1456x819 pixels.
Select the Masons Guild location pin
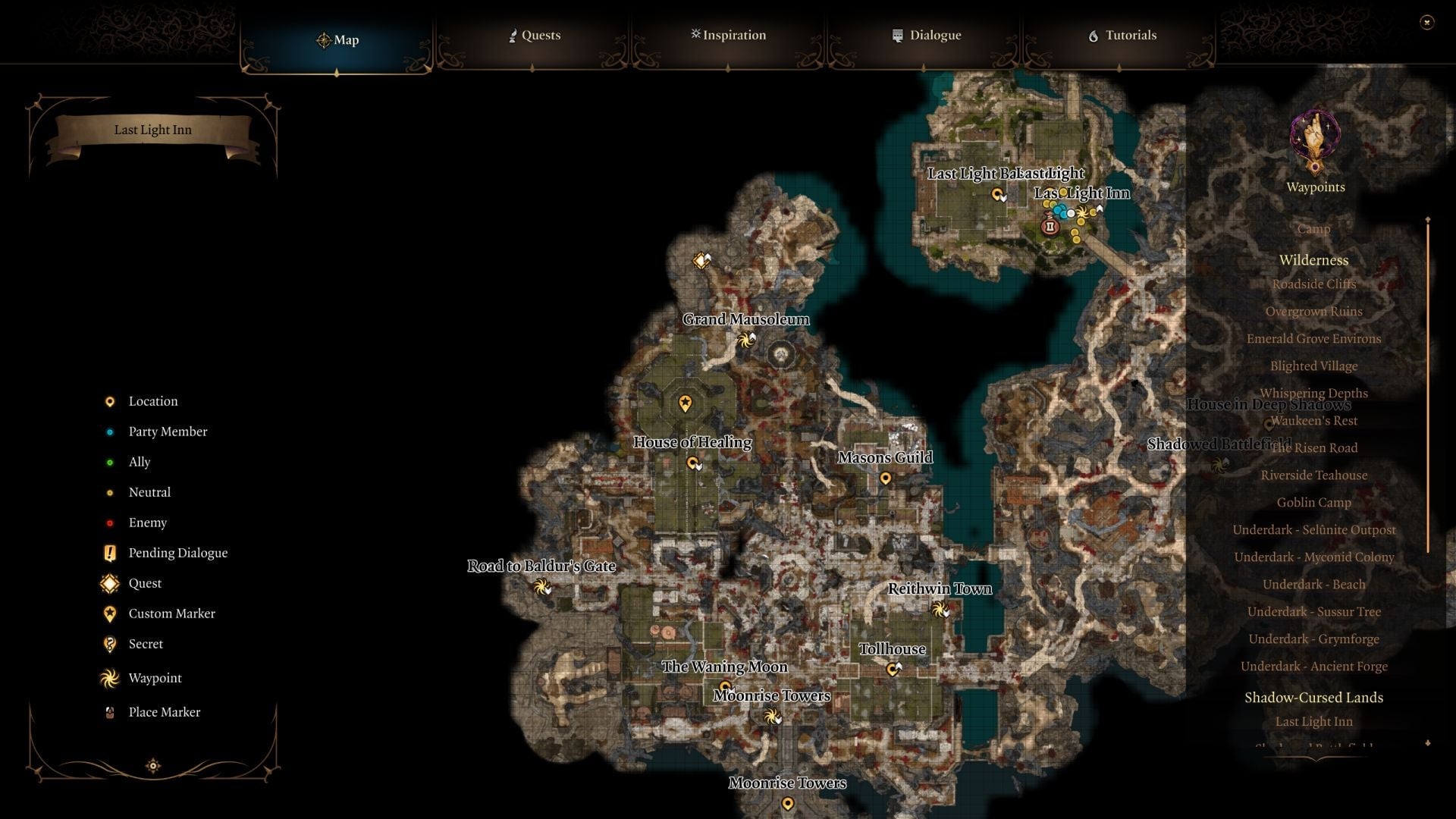click(884, 477)
